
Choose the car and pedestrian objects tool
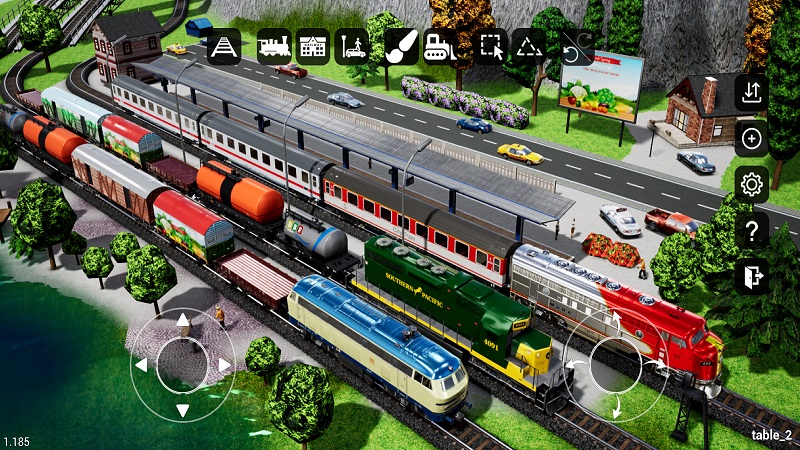[351, 46]
